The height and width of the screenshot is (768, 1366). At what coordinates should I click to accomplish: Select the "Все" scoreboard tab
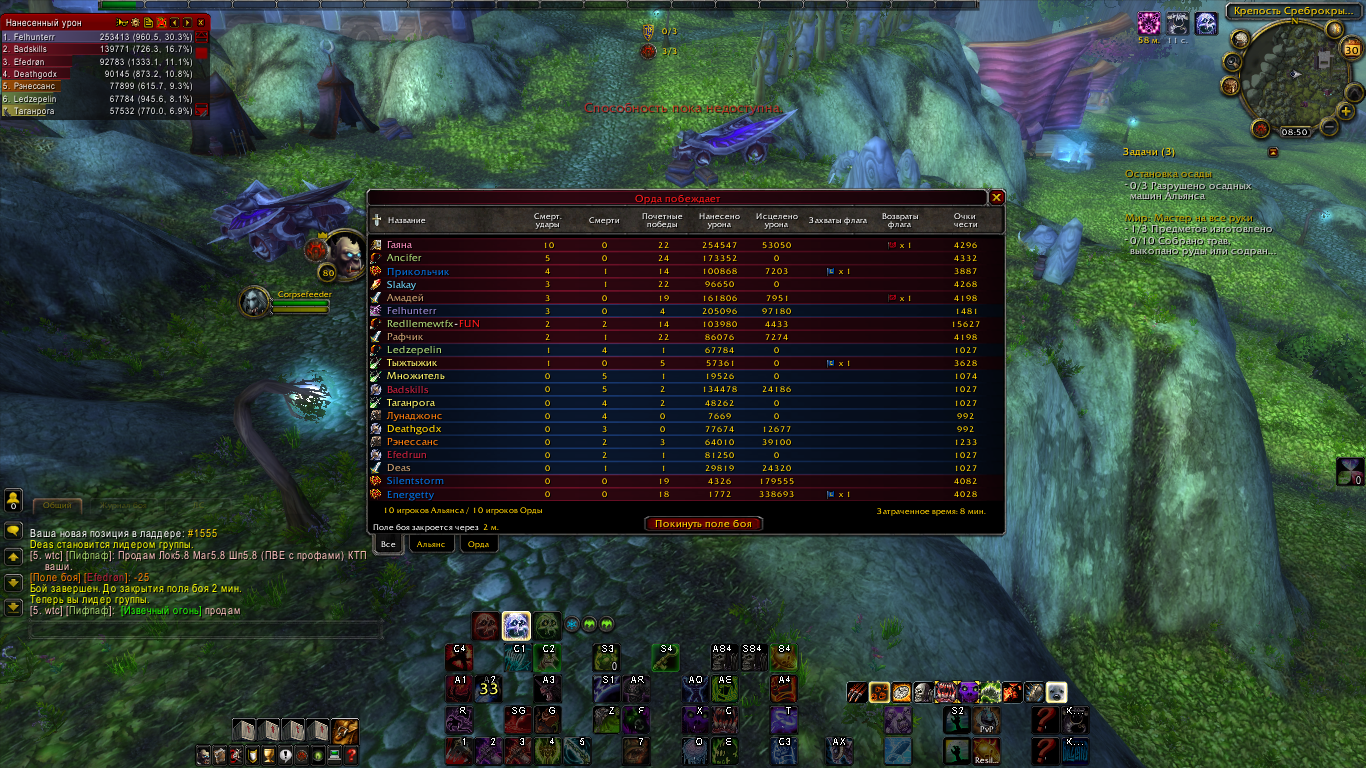[x=388, y=544]
